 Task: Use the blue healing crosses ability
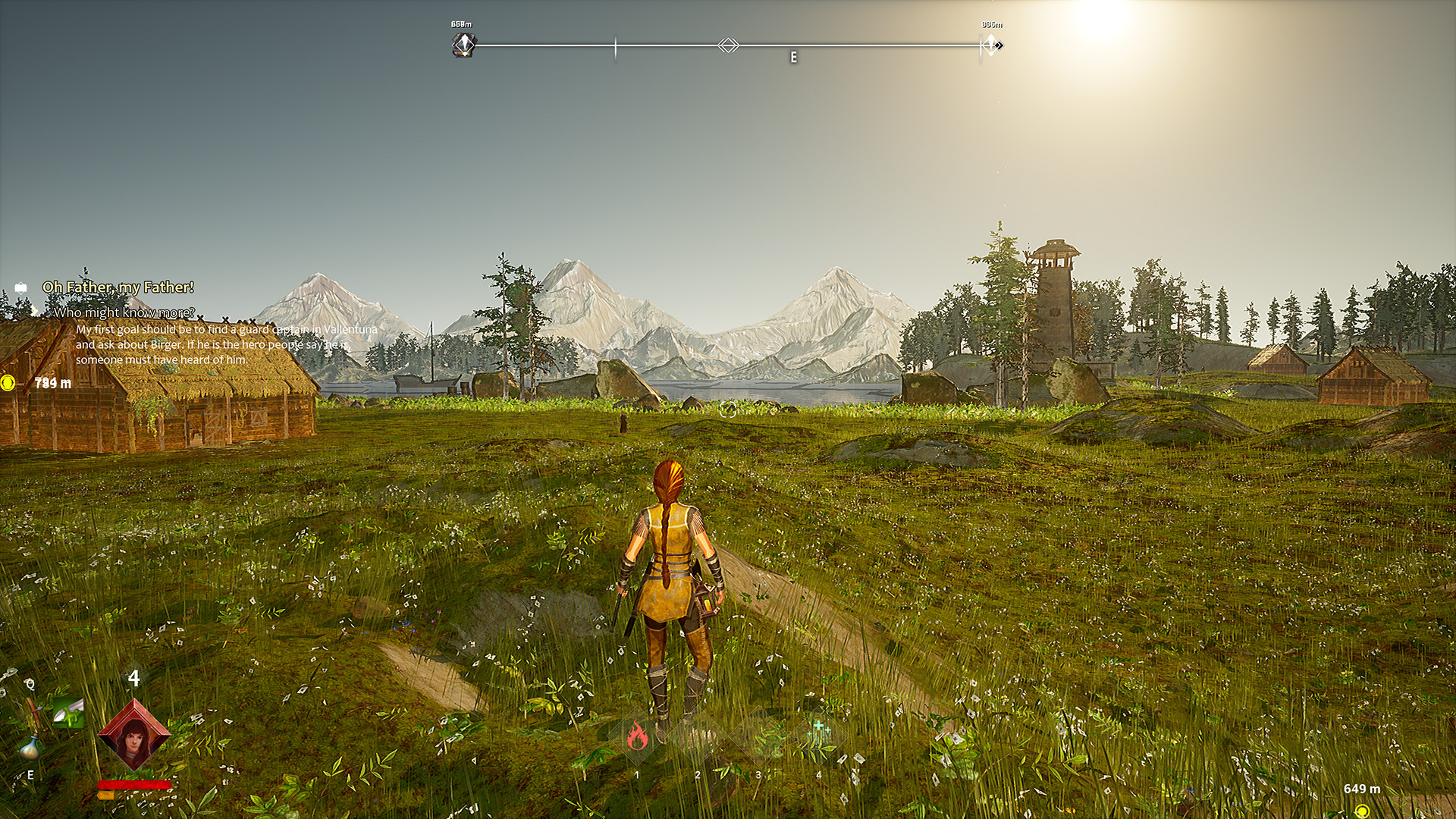[821, 730]
